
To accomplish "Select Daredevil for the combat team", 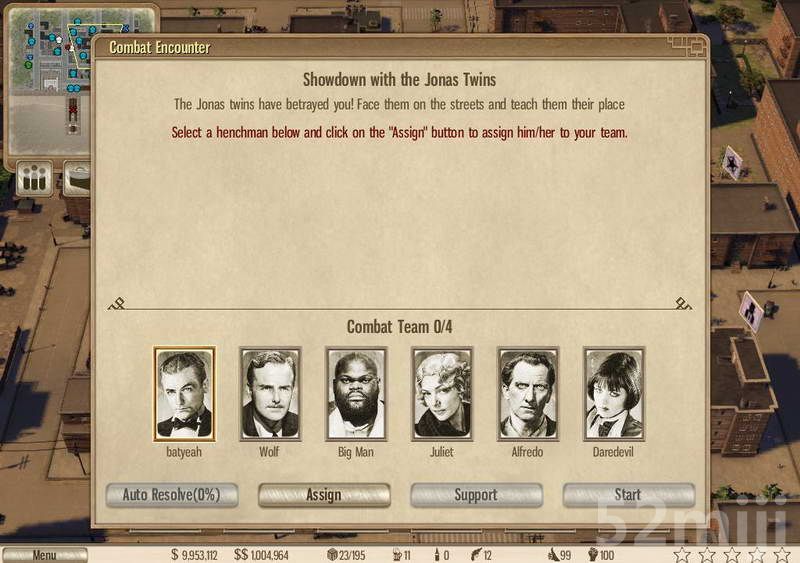I will click(x=614, y=394).
